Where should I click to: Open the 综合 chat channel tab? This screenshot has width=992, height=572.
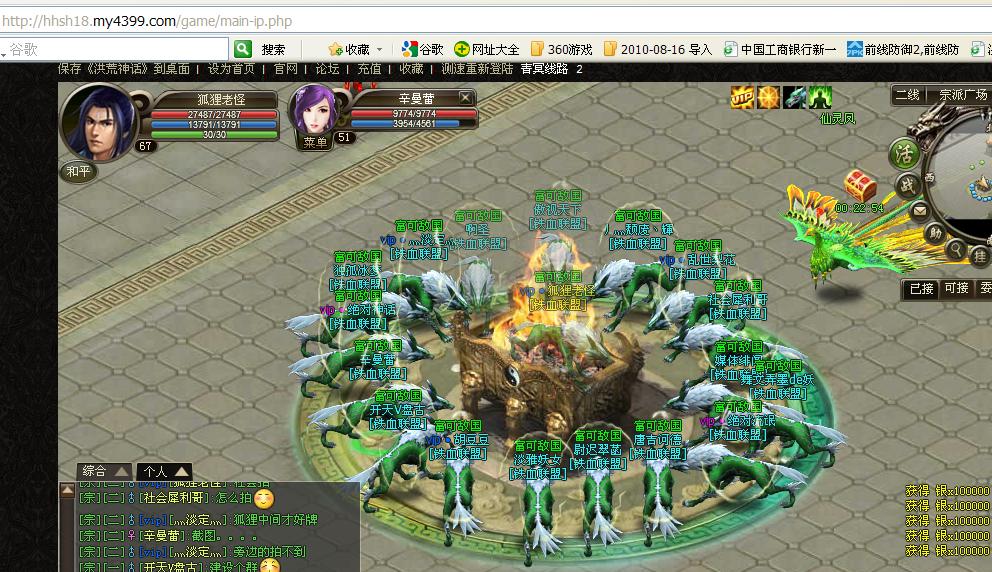coord(104,471)
